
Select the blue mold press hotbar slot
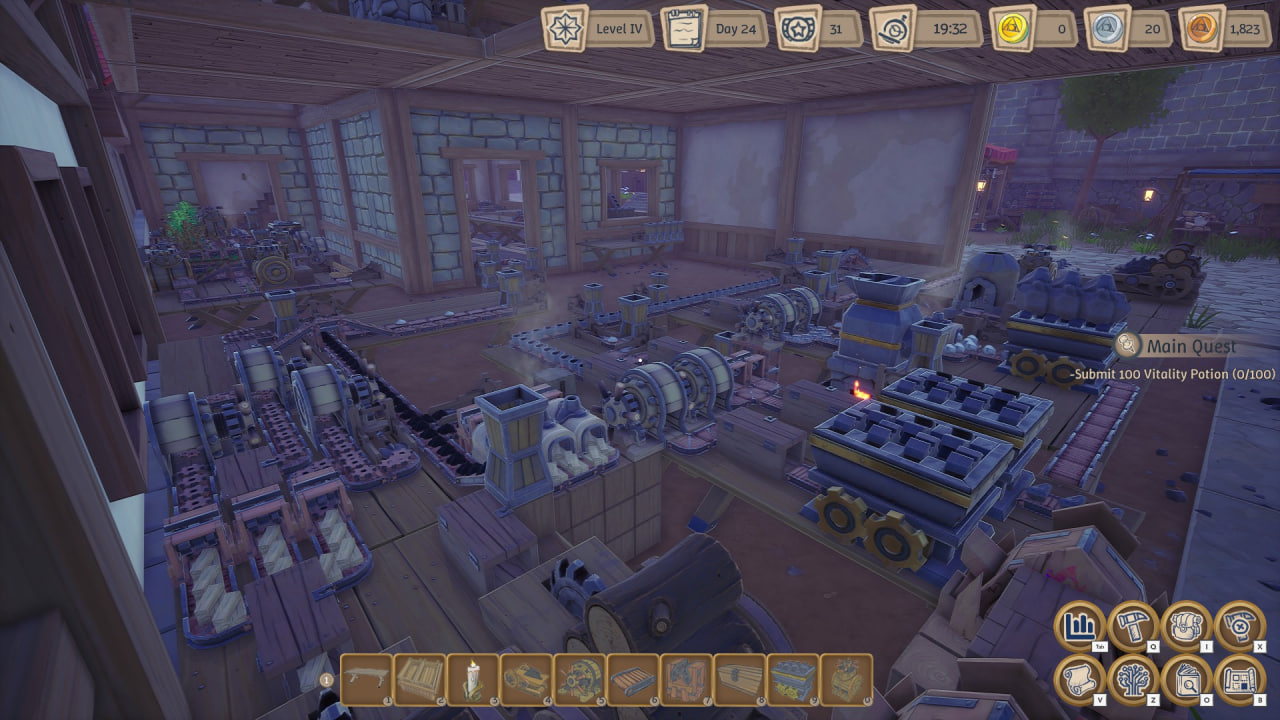(791, 680)
